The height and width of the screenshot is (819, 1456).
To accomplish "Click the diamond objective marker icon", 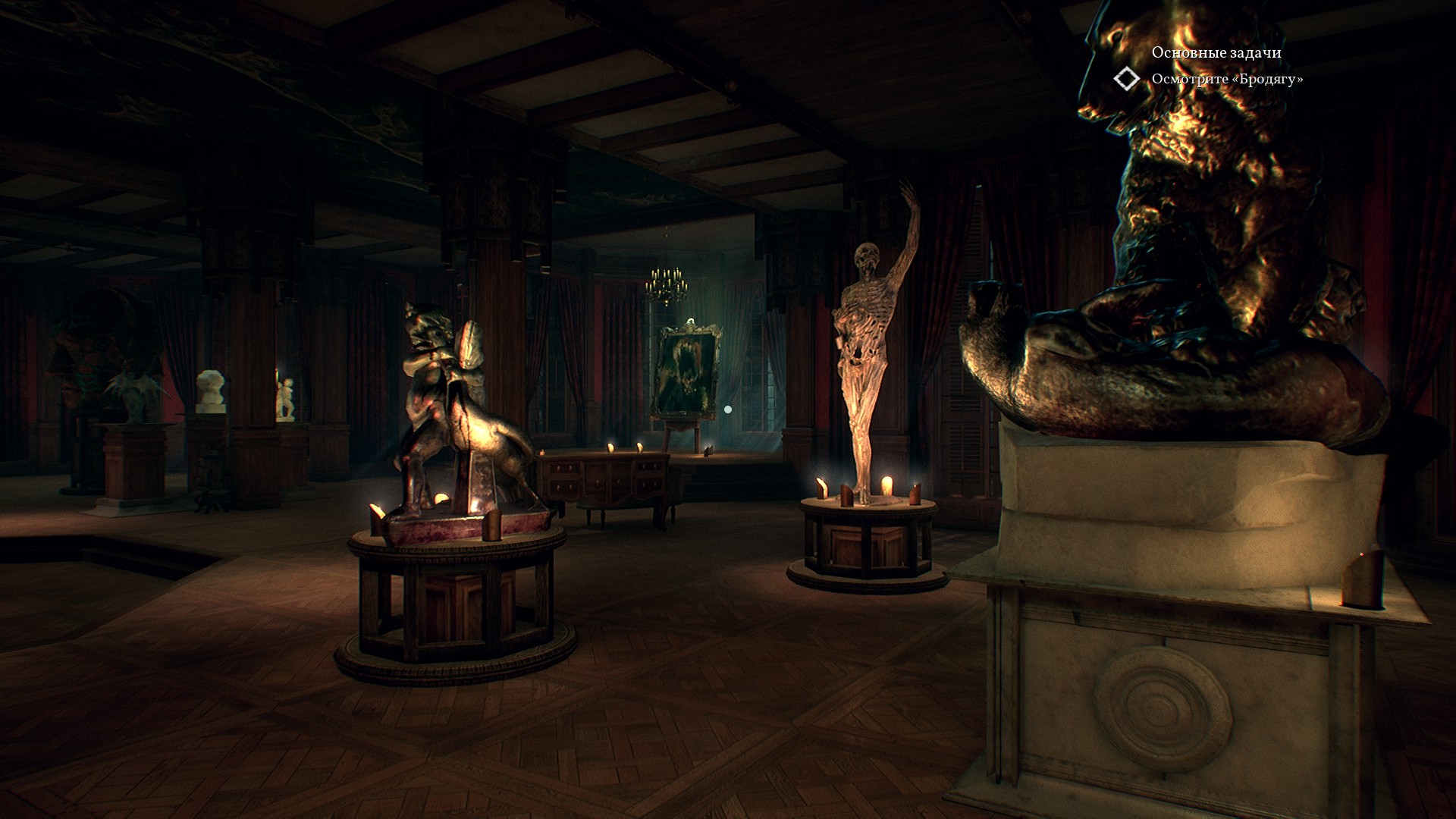I will [1126, 79].
